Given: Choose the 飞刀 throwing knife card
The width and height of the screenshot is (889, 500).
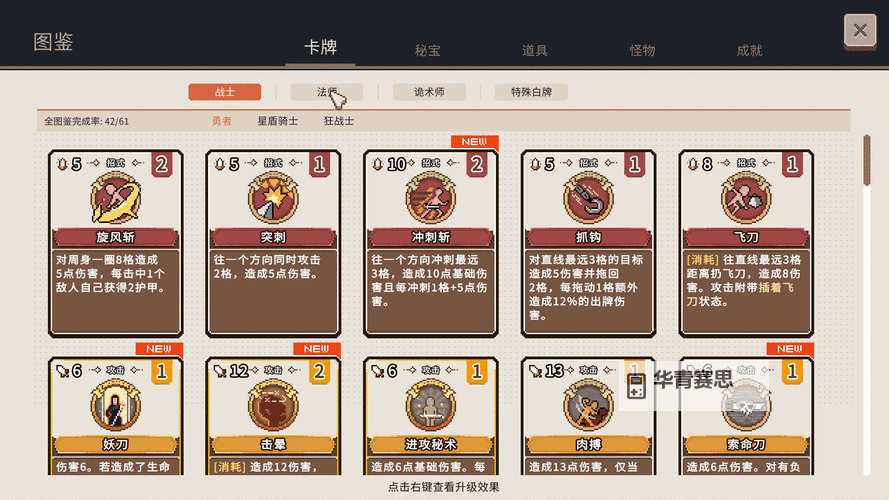Looking at the screenshot, I should [746, 243].
